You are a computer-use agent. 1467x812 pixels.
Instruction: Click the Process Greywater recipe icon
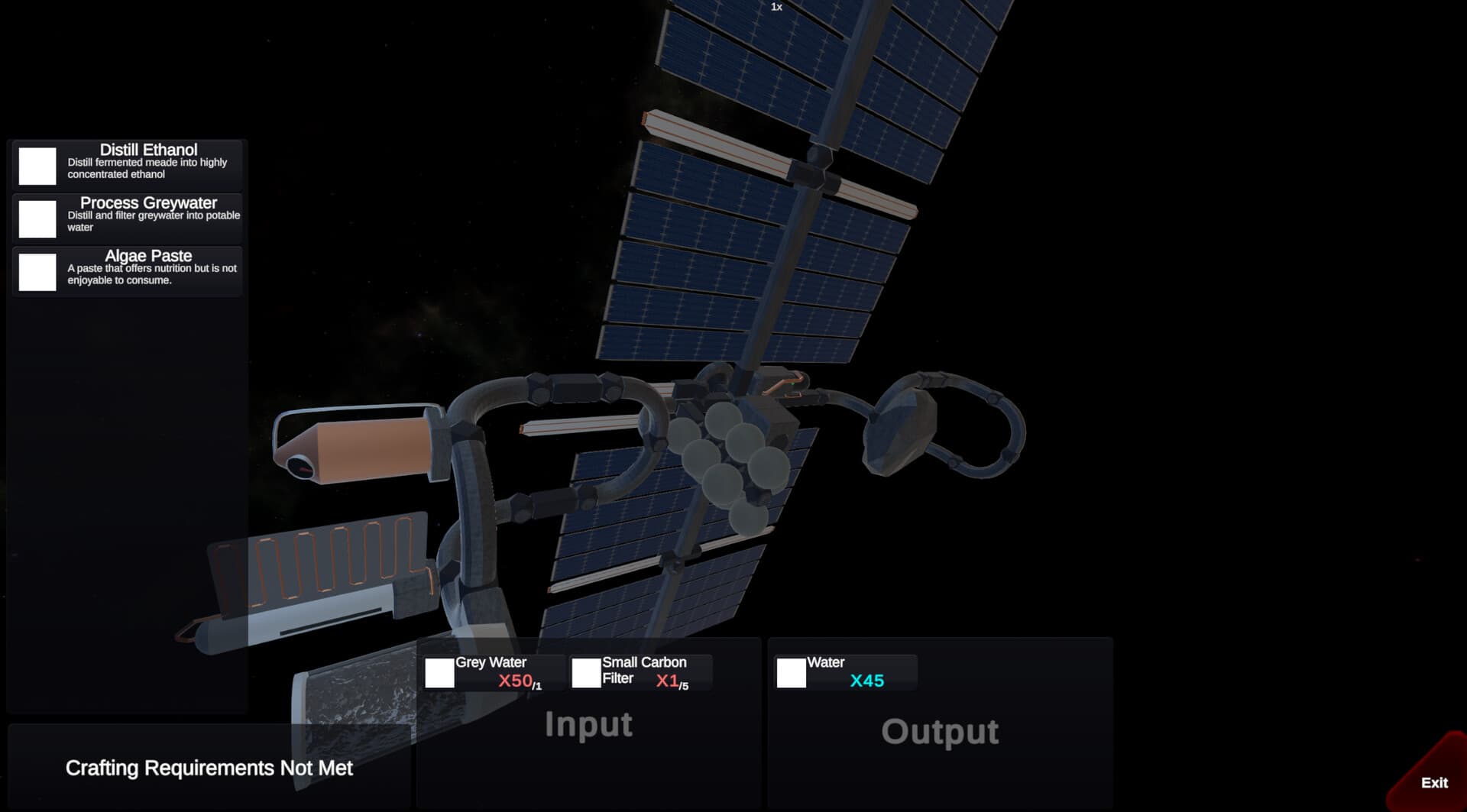click(36, 218)
